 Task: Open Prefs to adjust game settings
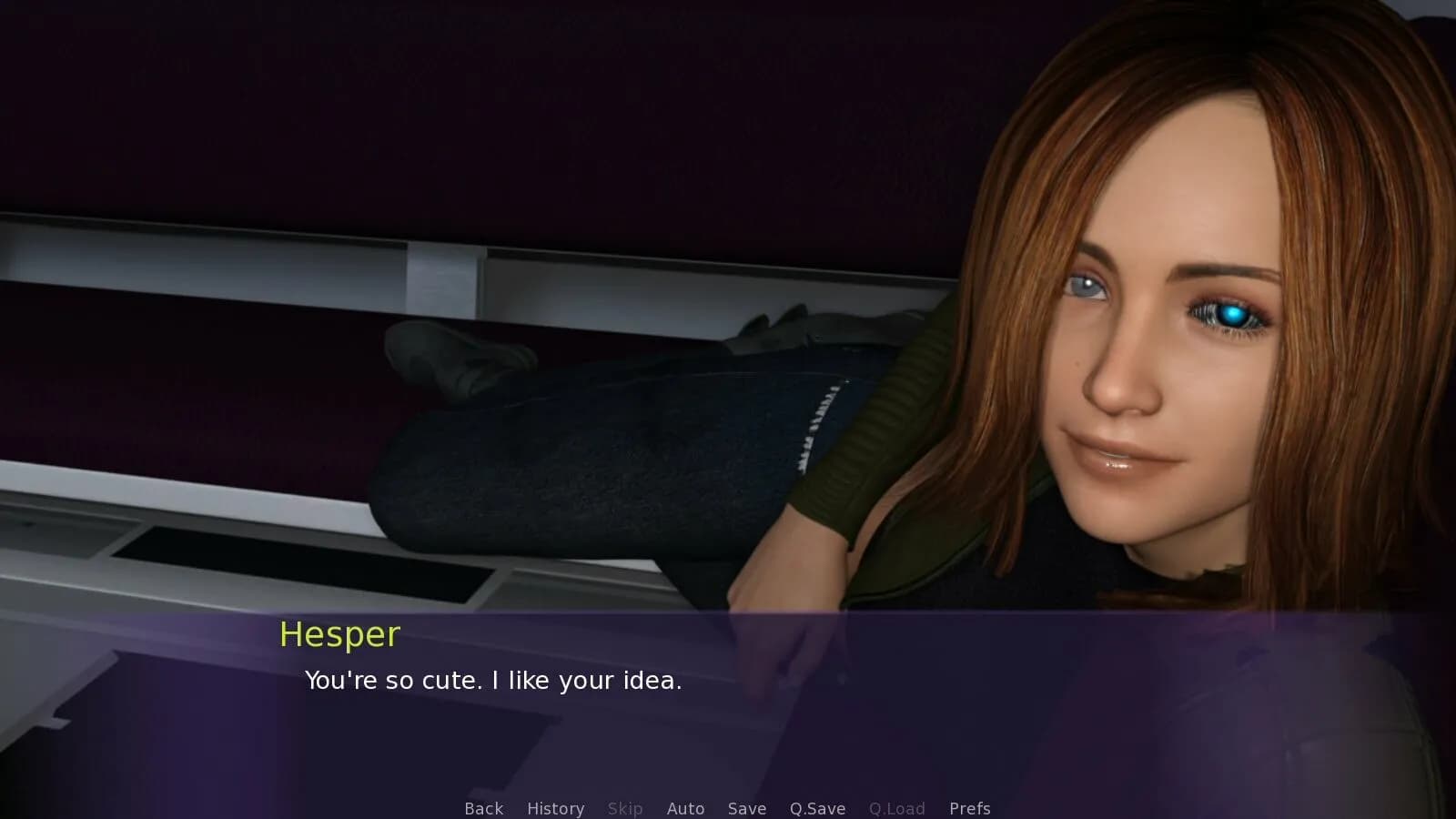pos(970,808)
